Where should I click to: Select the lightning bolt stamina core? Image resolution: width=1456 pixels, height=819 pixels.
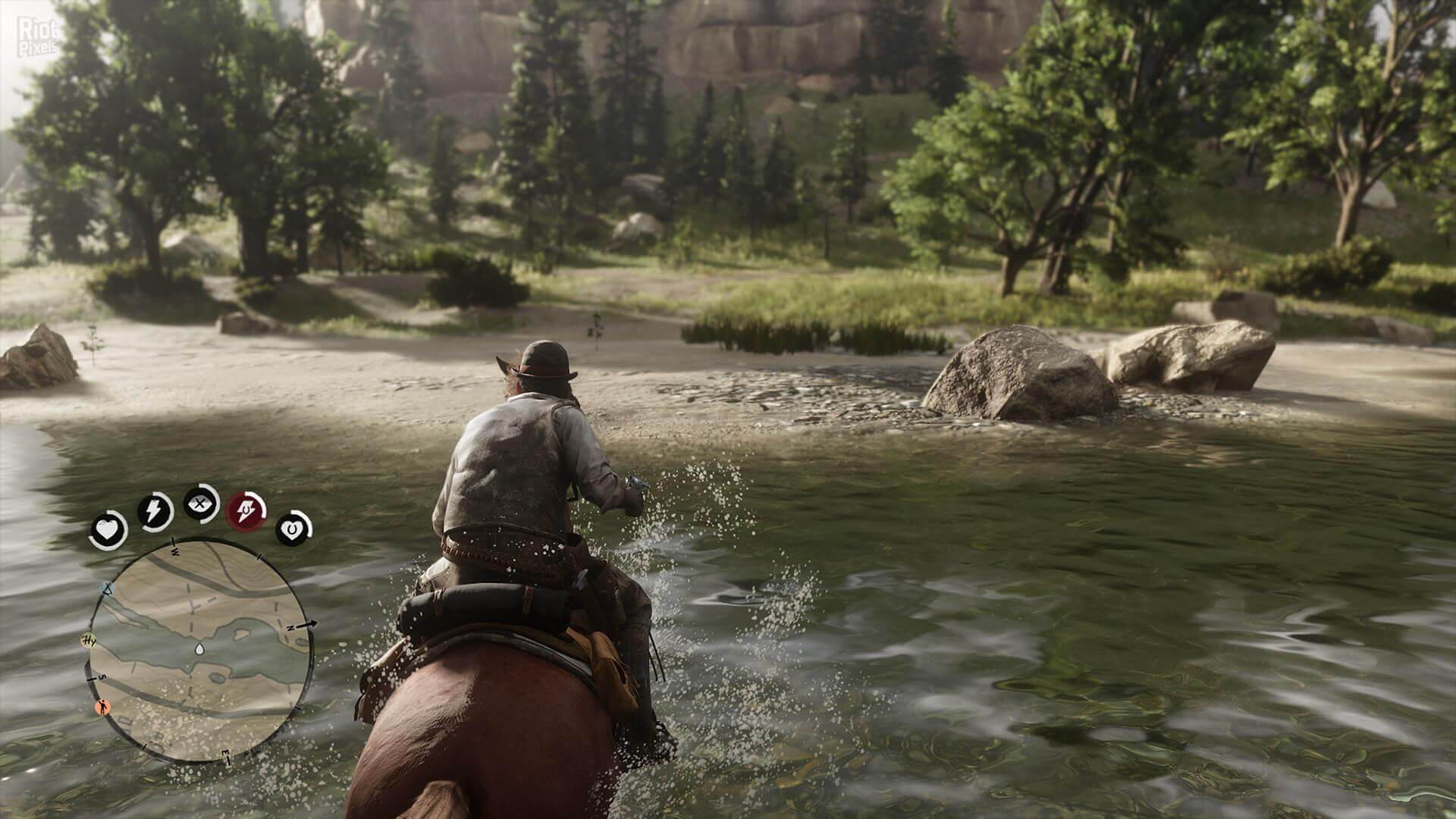coord(155,512)
